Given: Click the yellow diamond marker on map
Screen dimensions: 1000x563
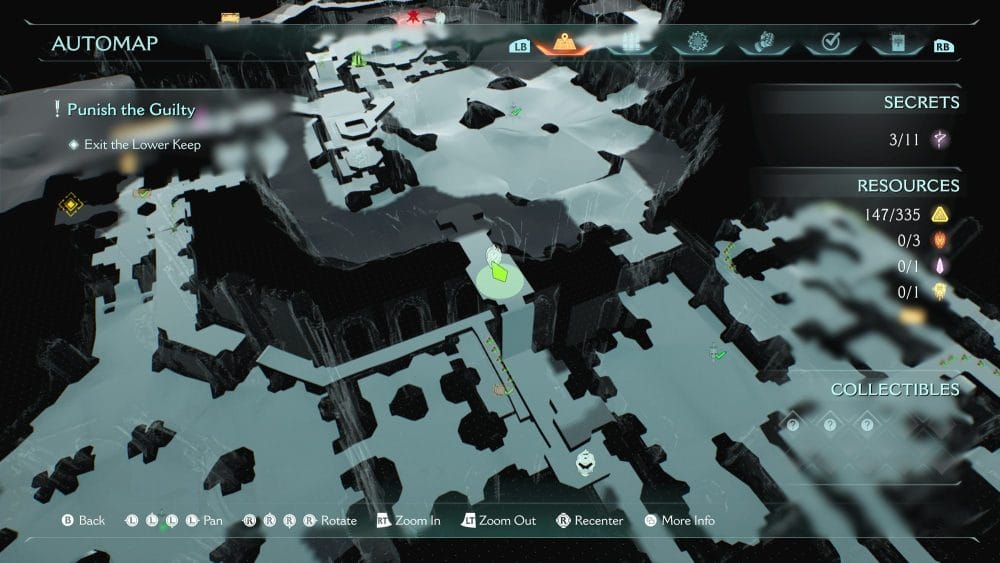Looking at the screenshot, I should click(x=70, y=205).
